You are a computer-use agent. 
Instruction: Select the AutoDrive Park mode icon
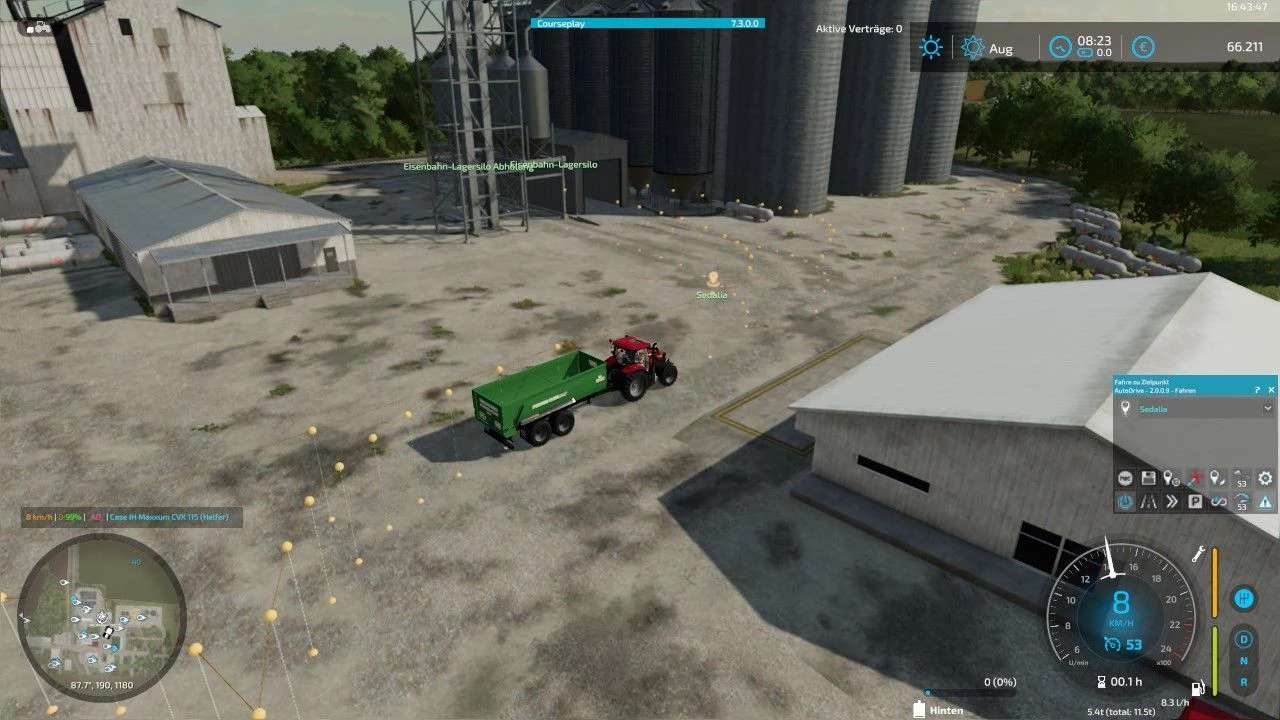(1193, 501)
